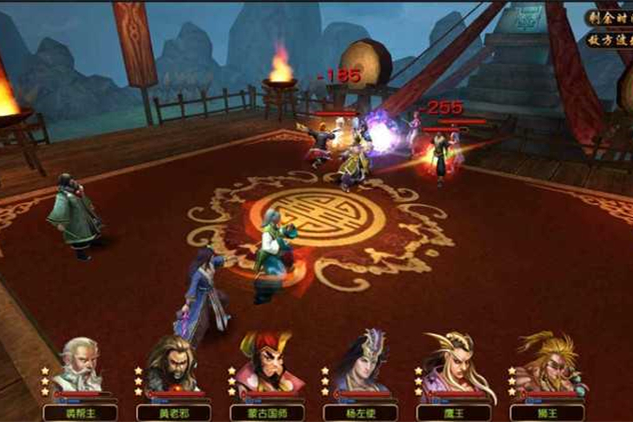633x422 pixels.
Task: Choose the 蒙古国师 red-faced hero portrait
Action: (263, 366)
